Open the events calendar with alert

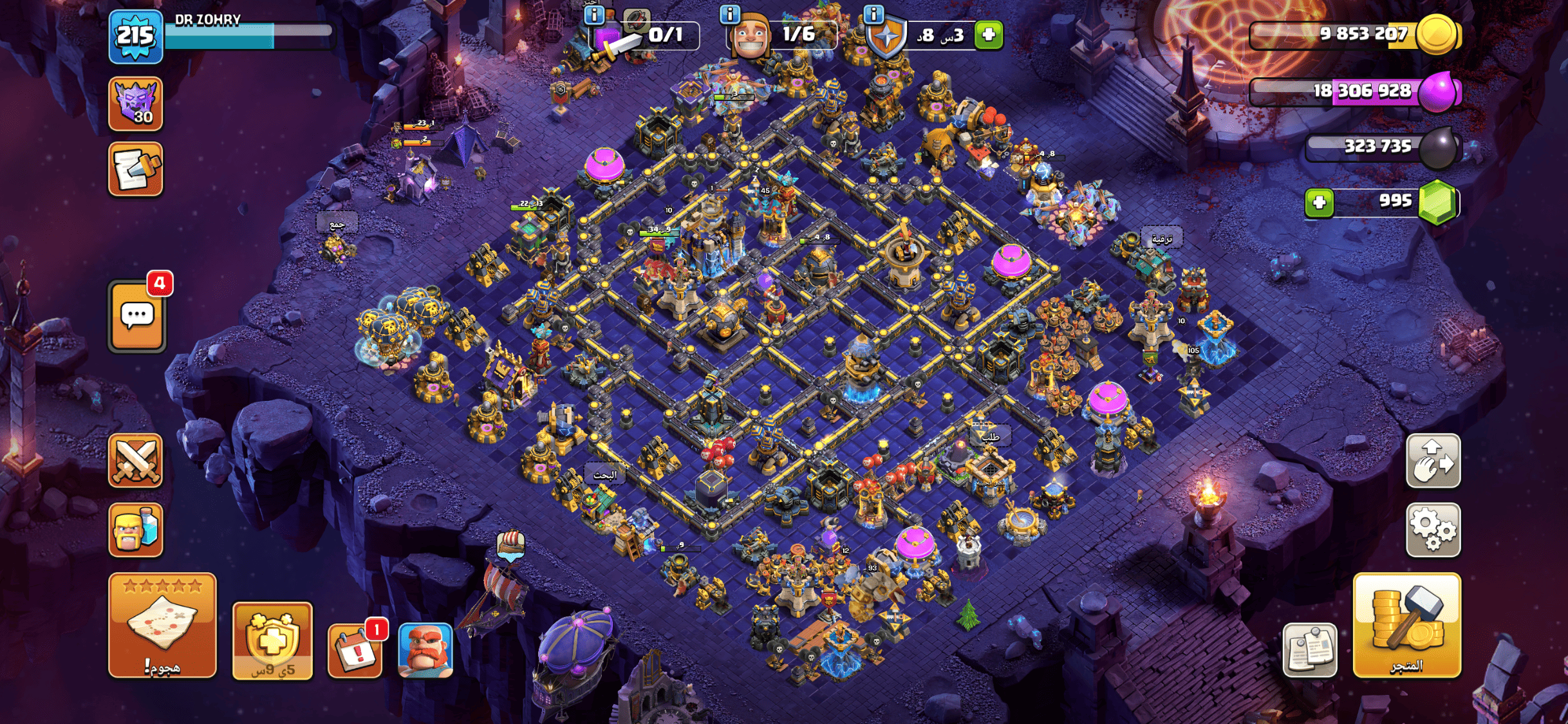[x=355, y=650]
